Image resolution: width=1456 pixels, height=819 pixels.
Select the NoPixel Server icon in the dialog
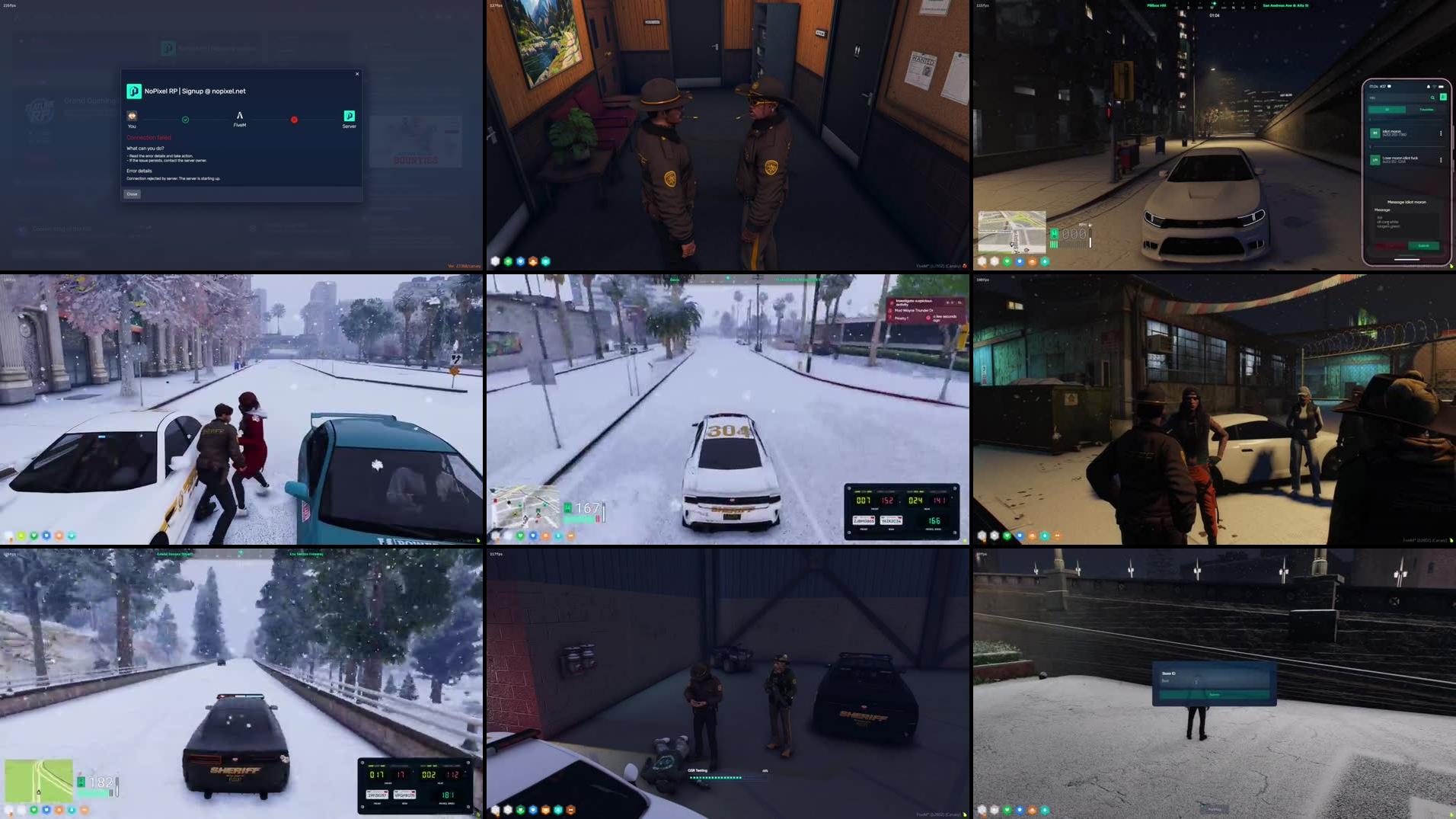click(x=350, y=117)
